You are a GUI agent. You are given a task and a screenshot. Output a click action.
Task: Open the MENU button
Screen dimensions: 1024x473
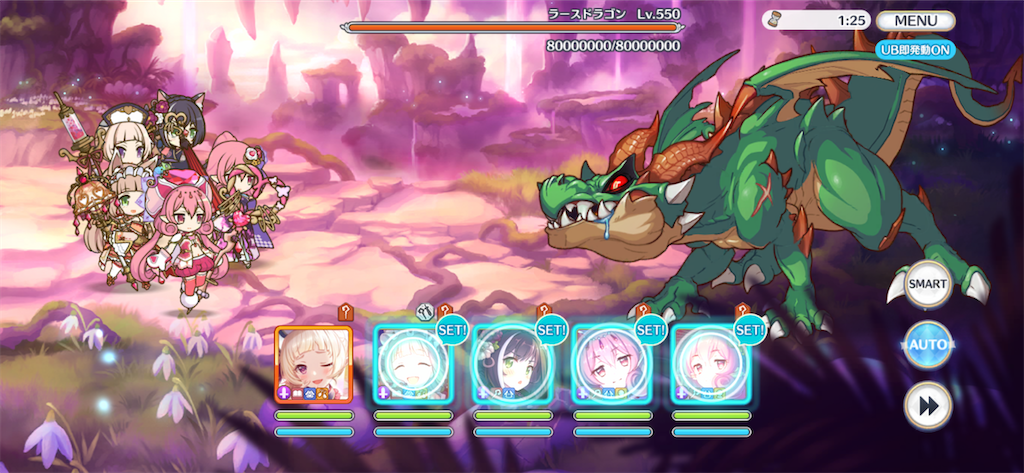(x=915, y=20)
